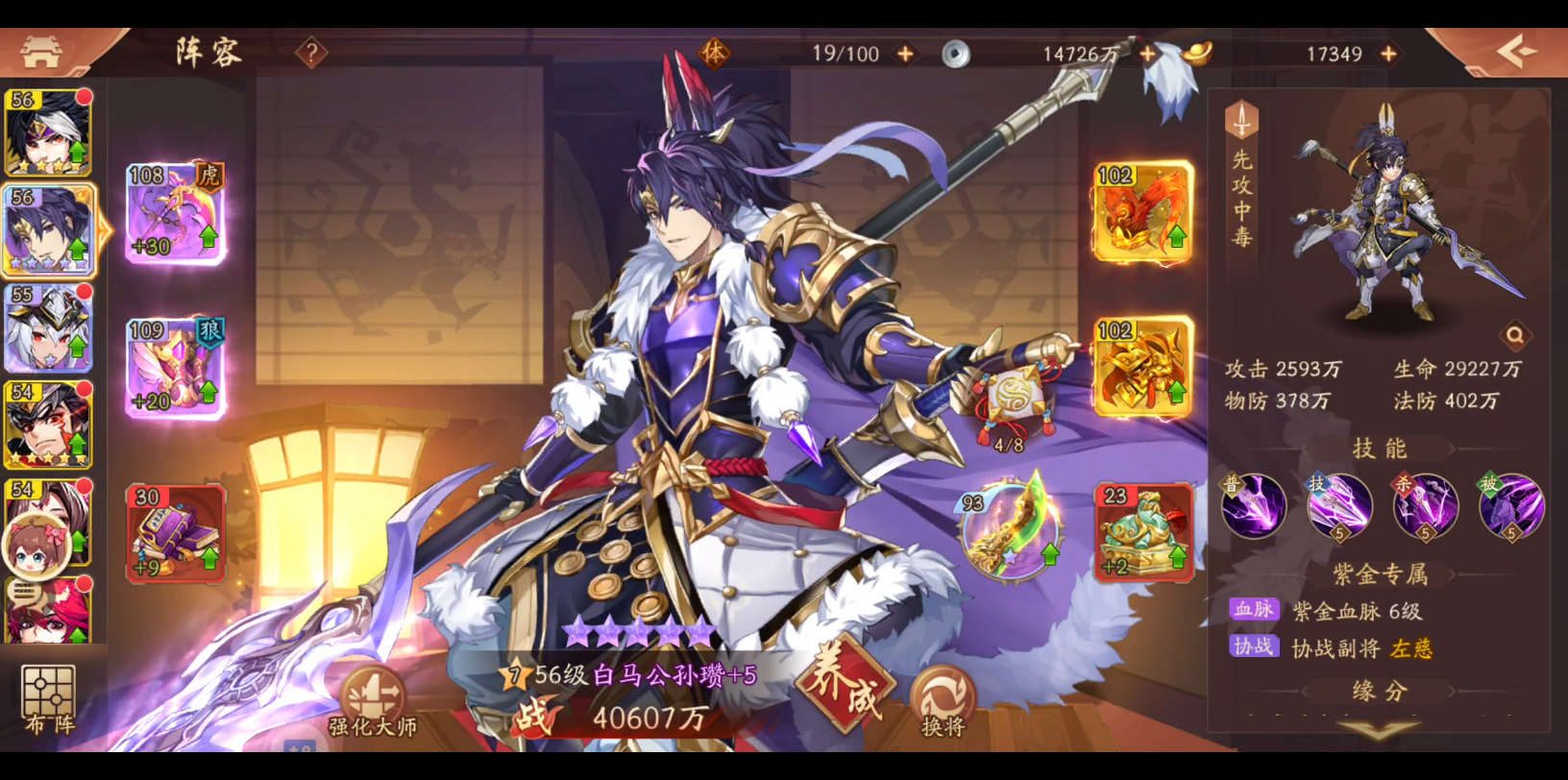Select the level 23 jade seal treasure slot
Image resolution: width=1568 pixels, height=780 pixels.
click(1142, 533)
